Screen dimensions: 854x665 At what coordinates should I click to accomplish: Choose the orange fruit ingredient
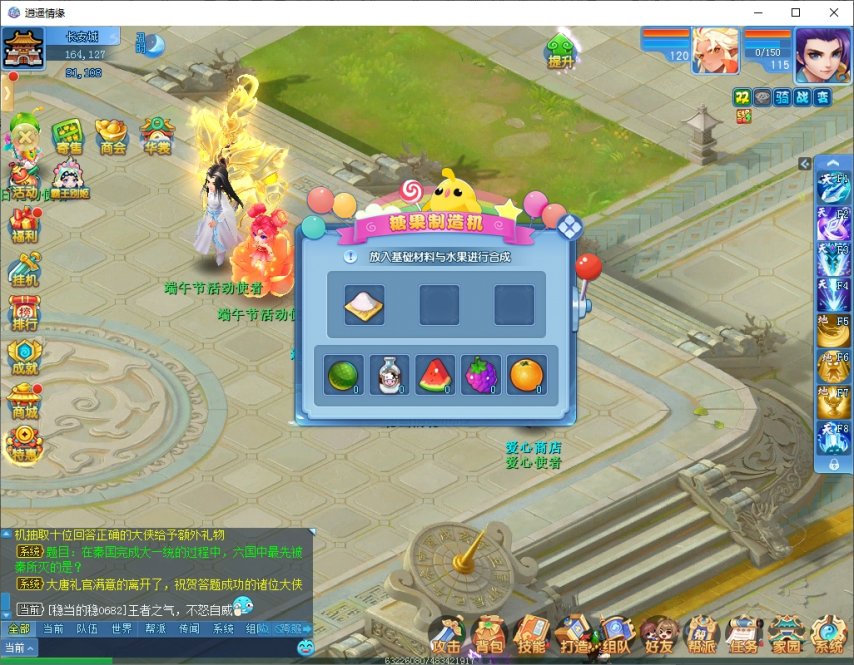tap(527, 375)
